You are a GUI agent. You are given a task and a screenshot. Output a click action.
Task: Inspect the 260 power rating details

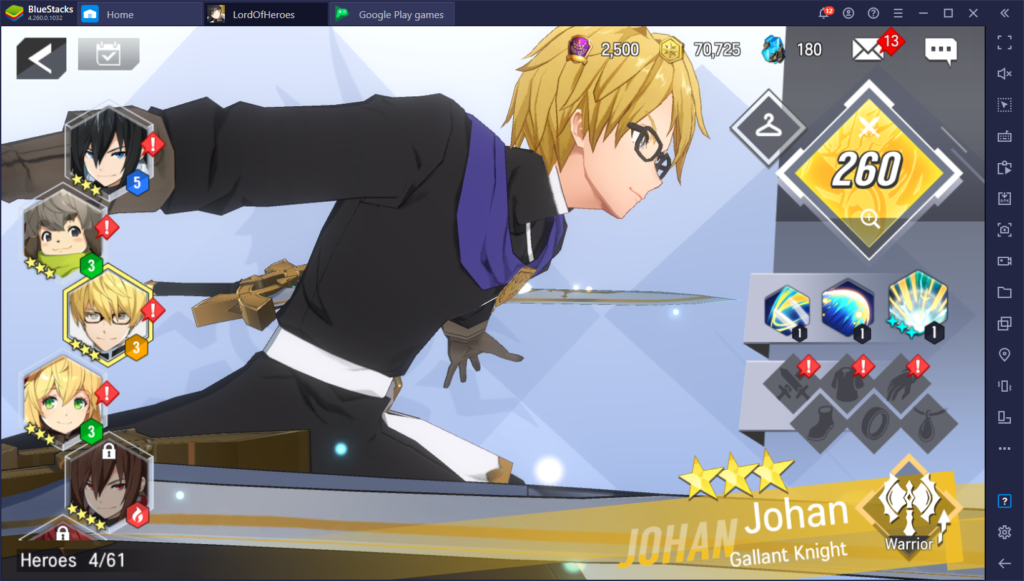coord(868,172)
